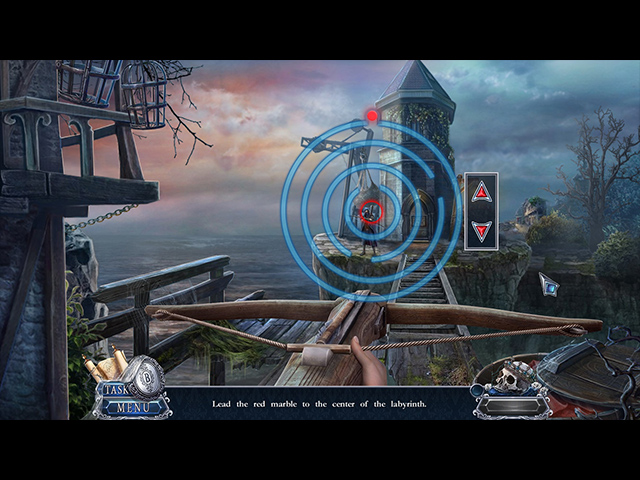Select the red marble on the labyrinth

[372, 116]
